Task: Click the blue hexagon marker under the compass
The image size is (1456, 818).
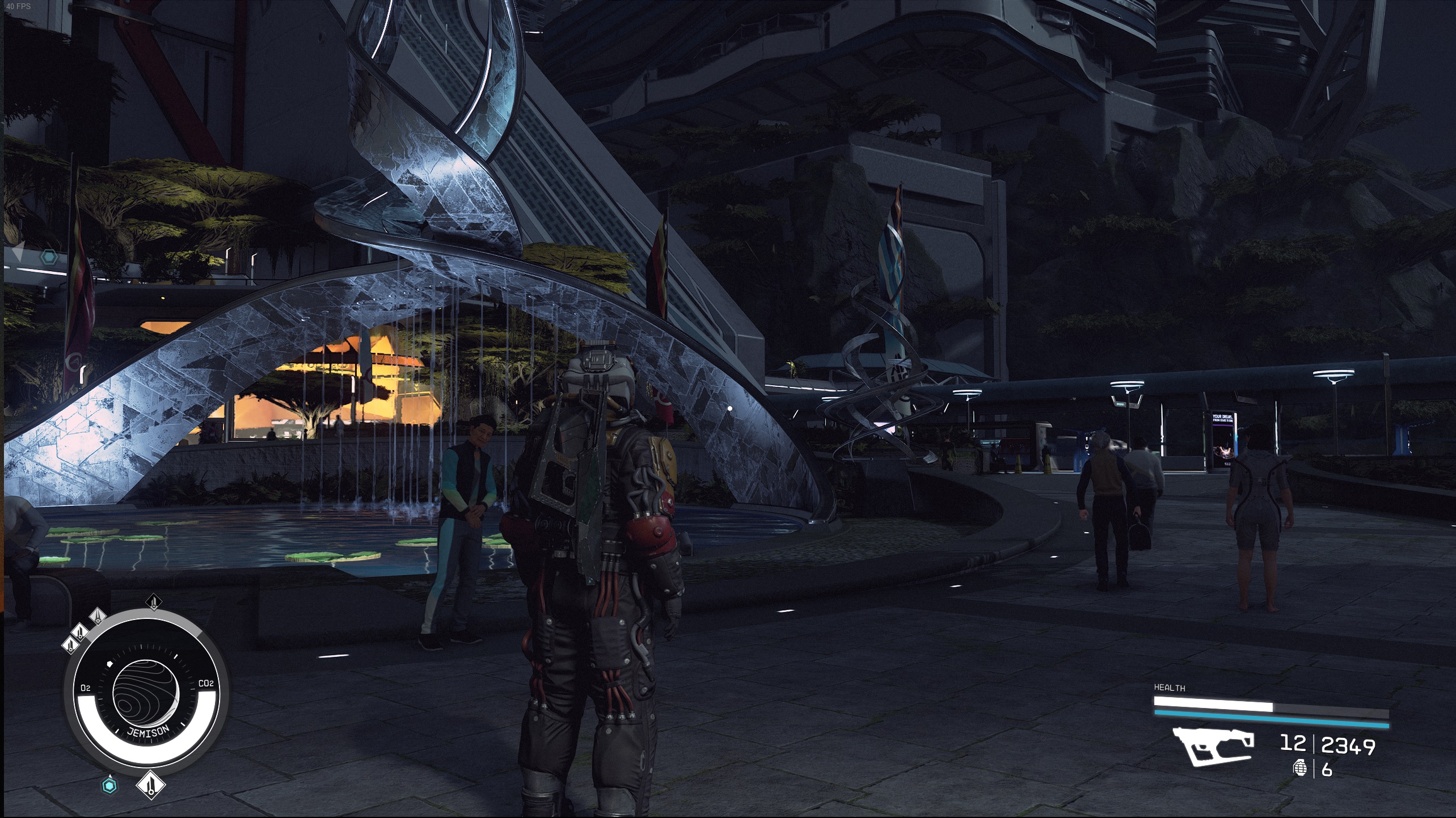Action: click(109, 786)
